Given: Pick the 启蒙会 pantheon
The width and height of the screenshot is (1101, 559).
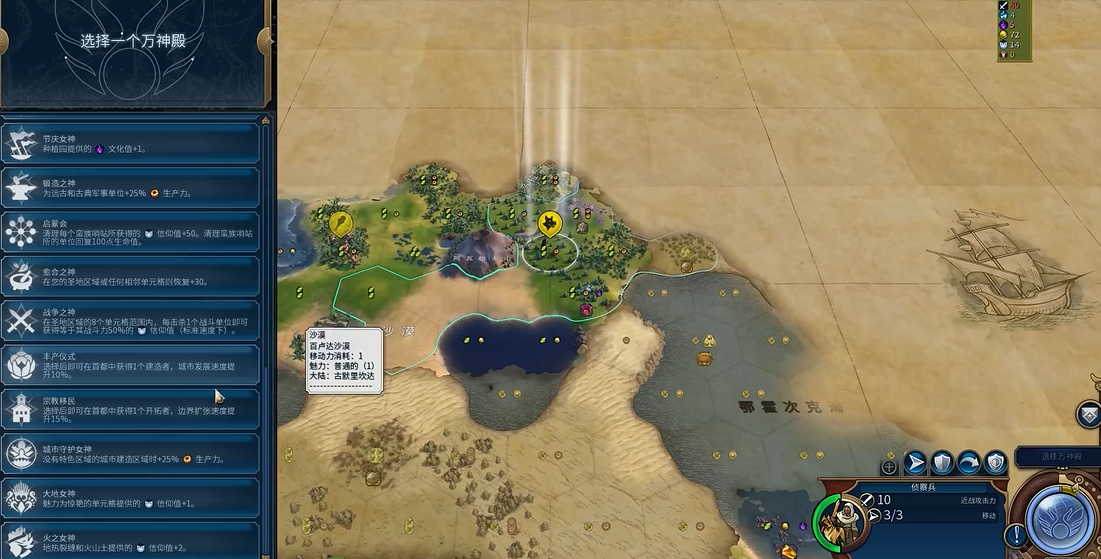Looking at the screenshot, I should (131, 232).
